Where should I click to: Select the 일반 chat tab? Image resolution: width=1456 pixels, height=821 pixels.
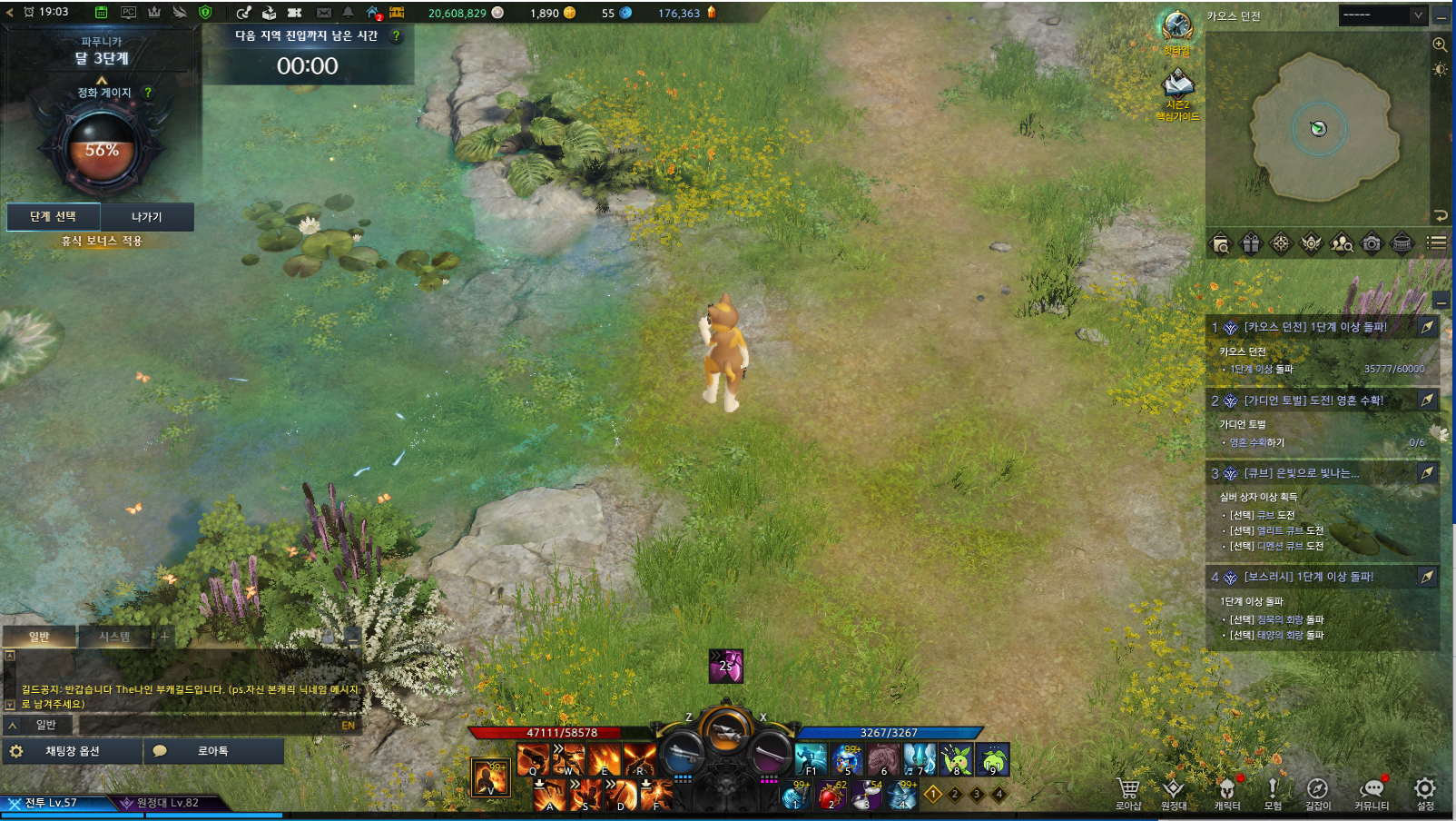coord(39,637)
